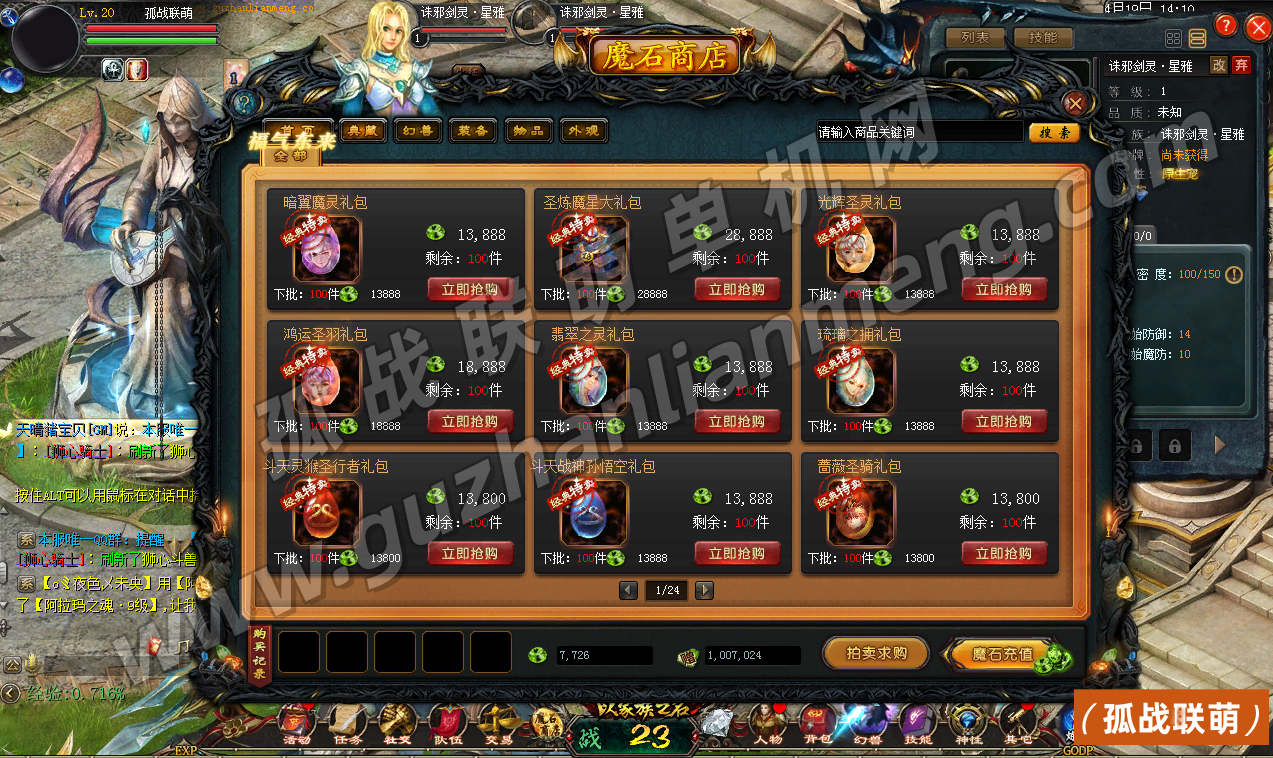This screenshot has width=1273, height=758.
Task: Switch to the 典藏 shop tab
Action: (x=362, y=131)
